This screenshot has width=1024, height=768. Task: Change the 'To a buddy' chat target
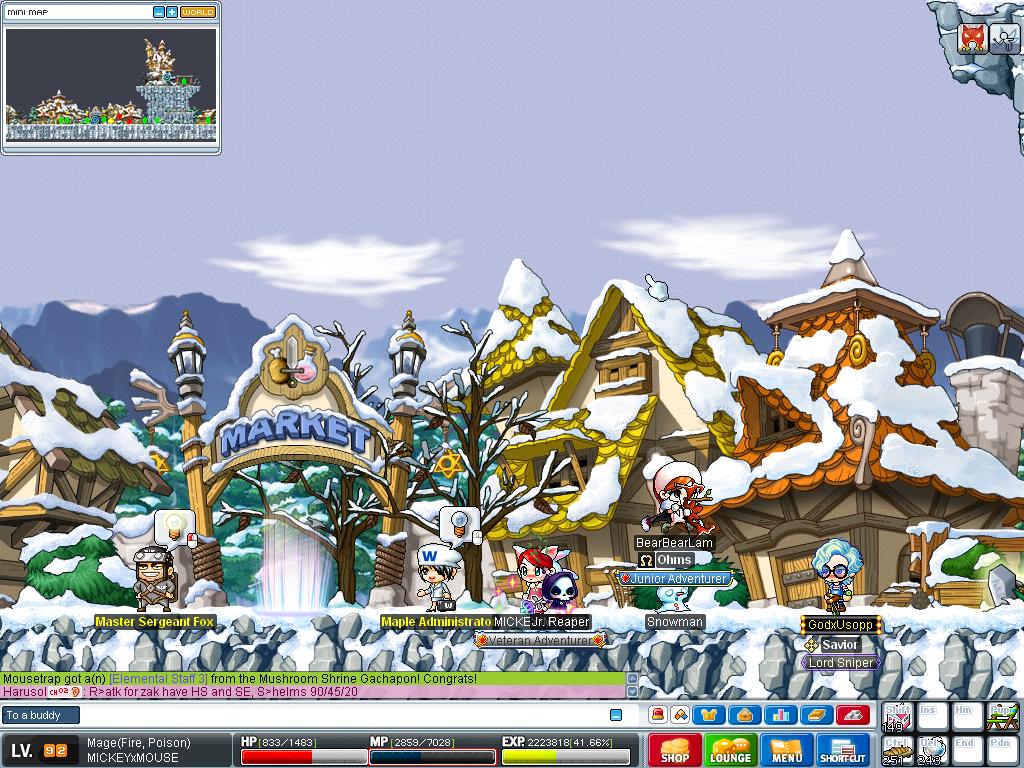point(40,715)
